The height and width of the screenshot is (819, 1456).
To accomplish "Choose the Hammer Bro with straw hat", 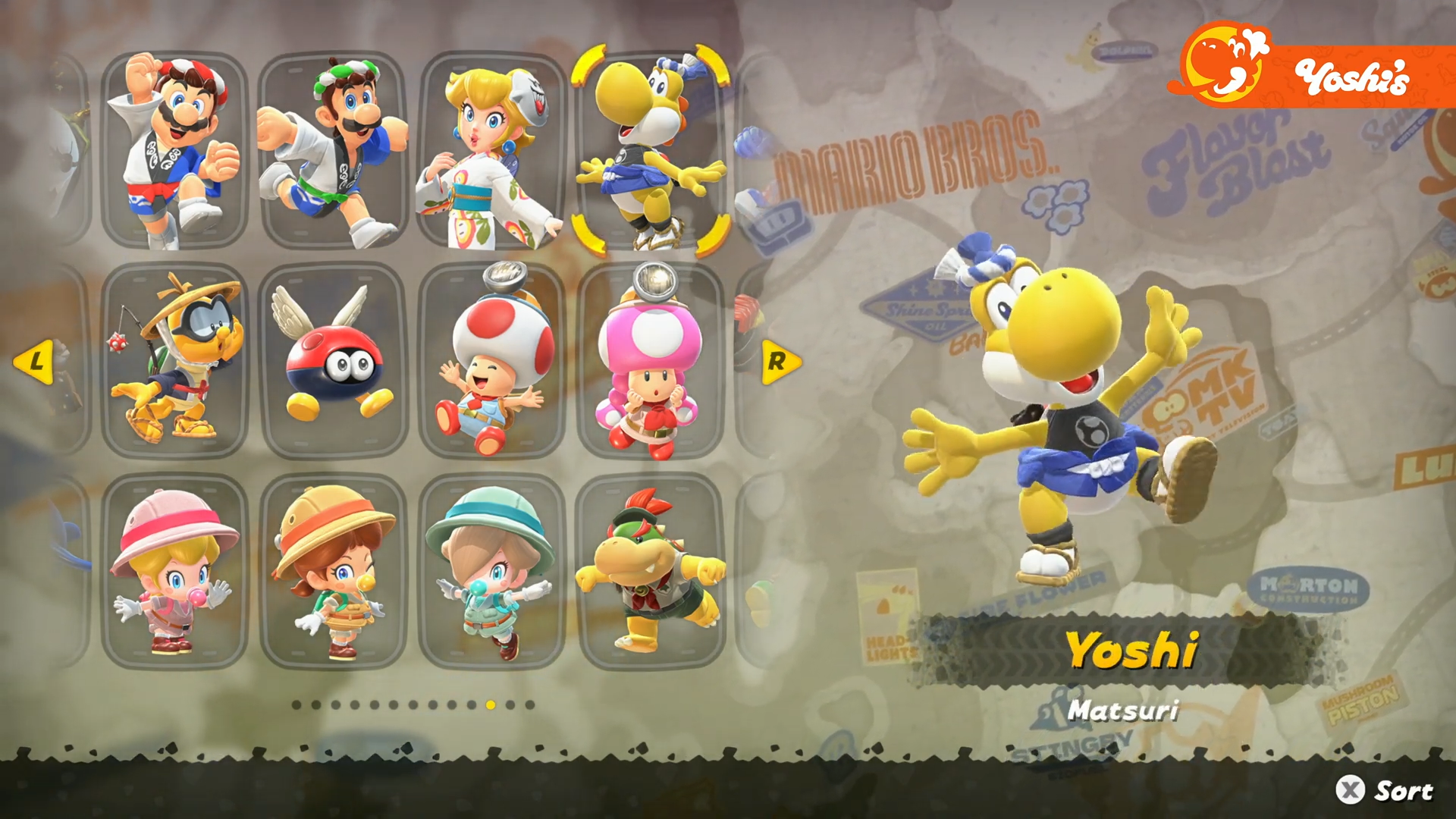I will [x=174, y=361].
